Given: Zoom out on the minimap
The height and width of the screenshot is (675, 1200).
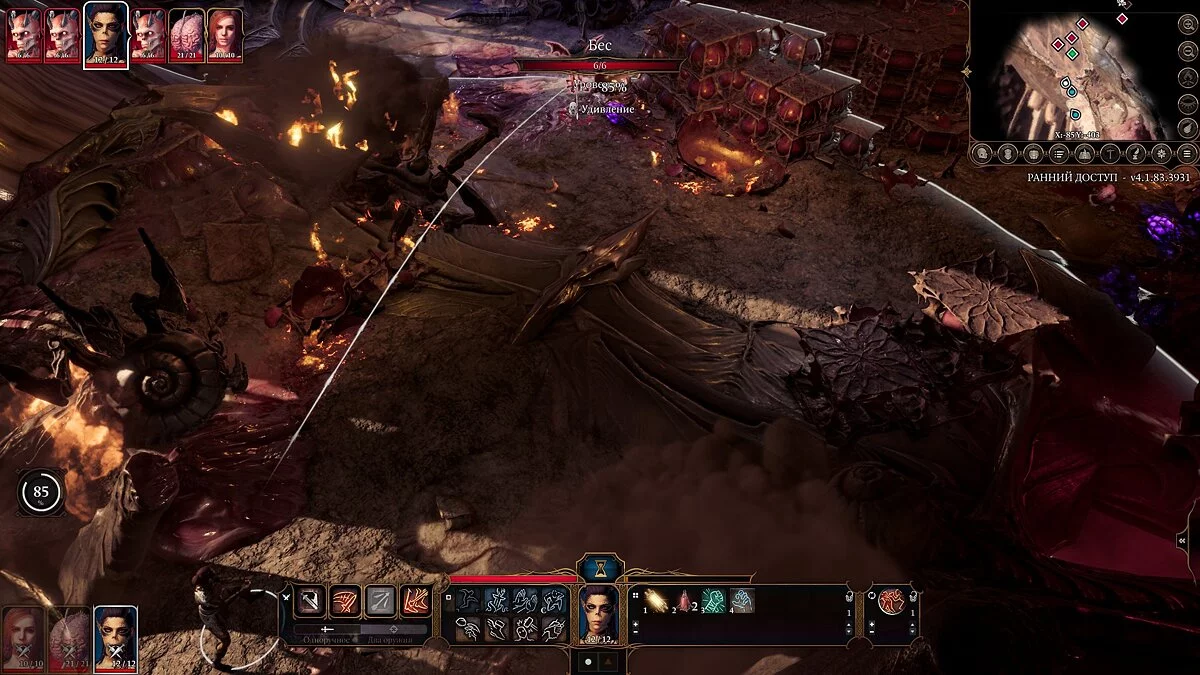Looking at the screenshot, I should point(1186,50).
